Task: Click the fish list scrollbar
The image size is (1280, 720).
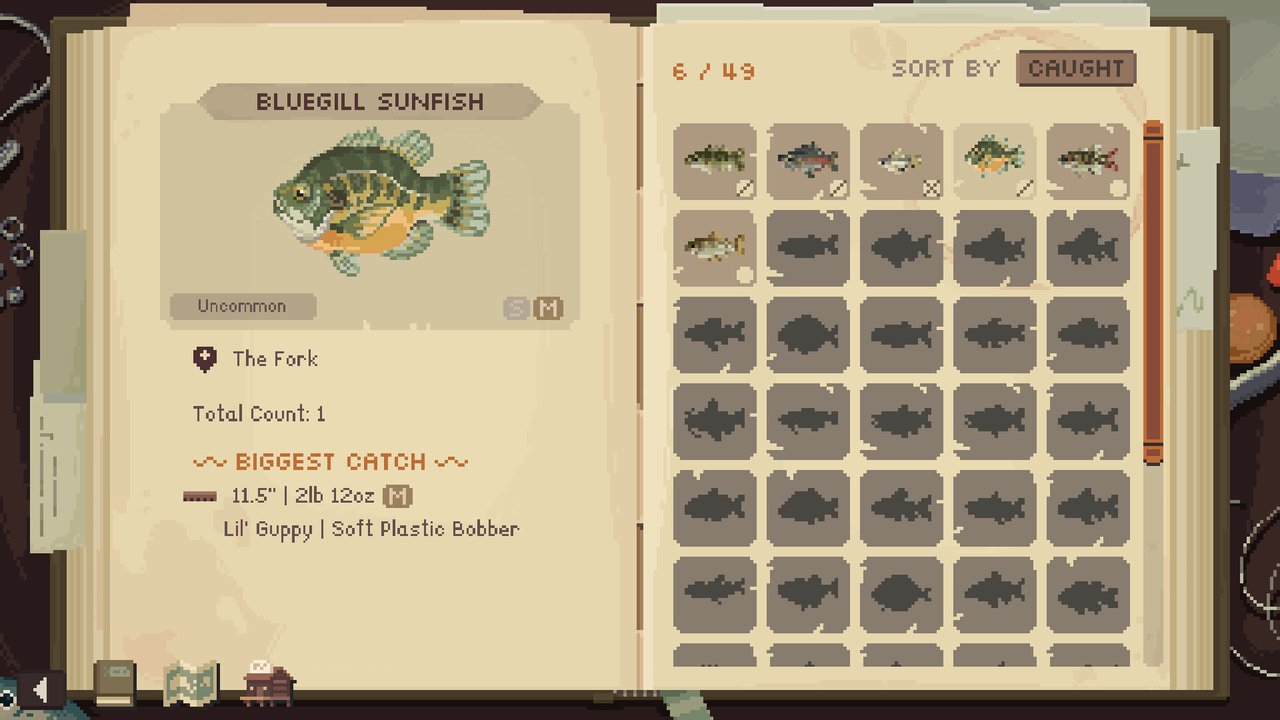Action: [x=1153, y=290]
